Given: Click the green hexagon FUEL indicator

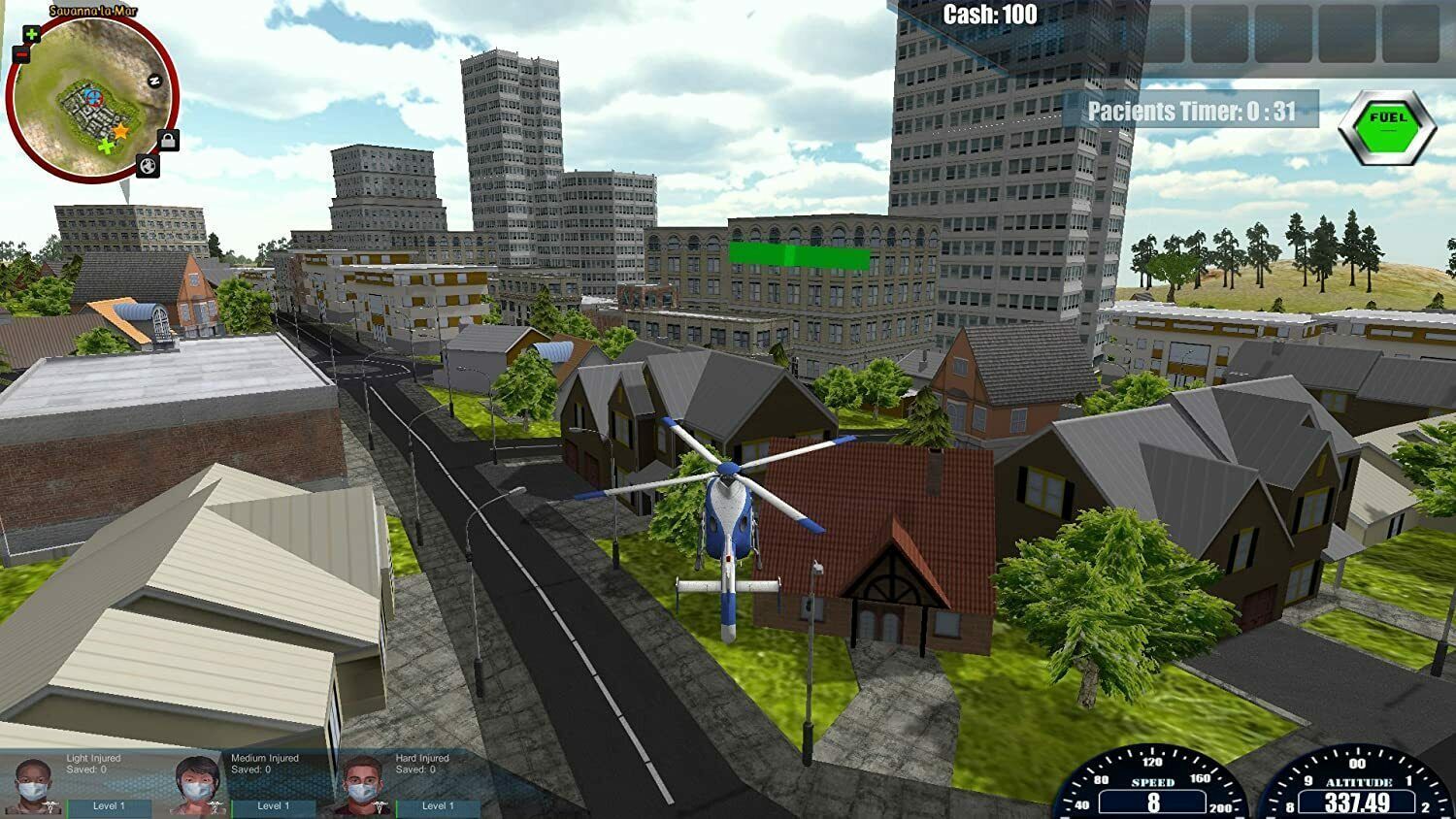Looking at the screenshot, I should point(1386,127).
